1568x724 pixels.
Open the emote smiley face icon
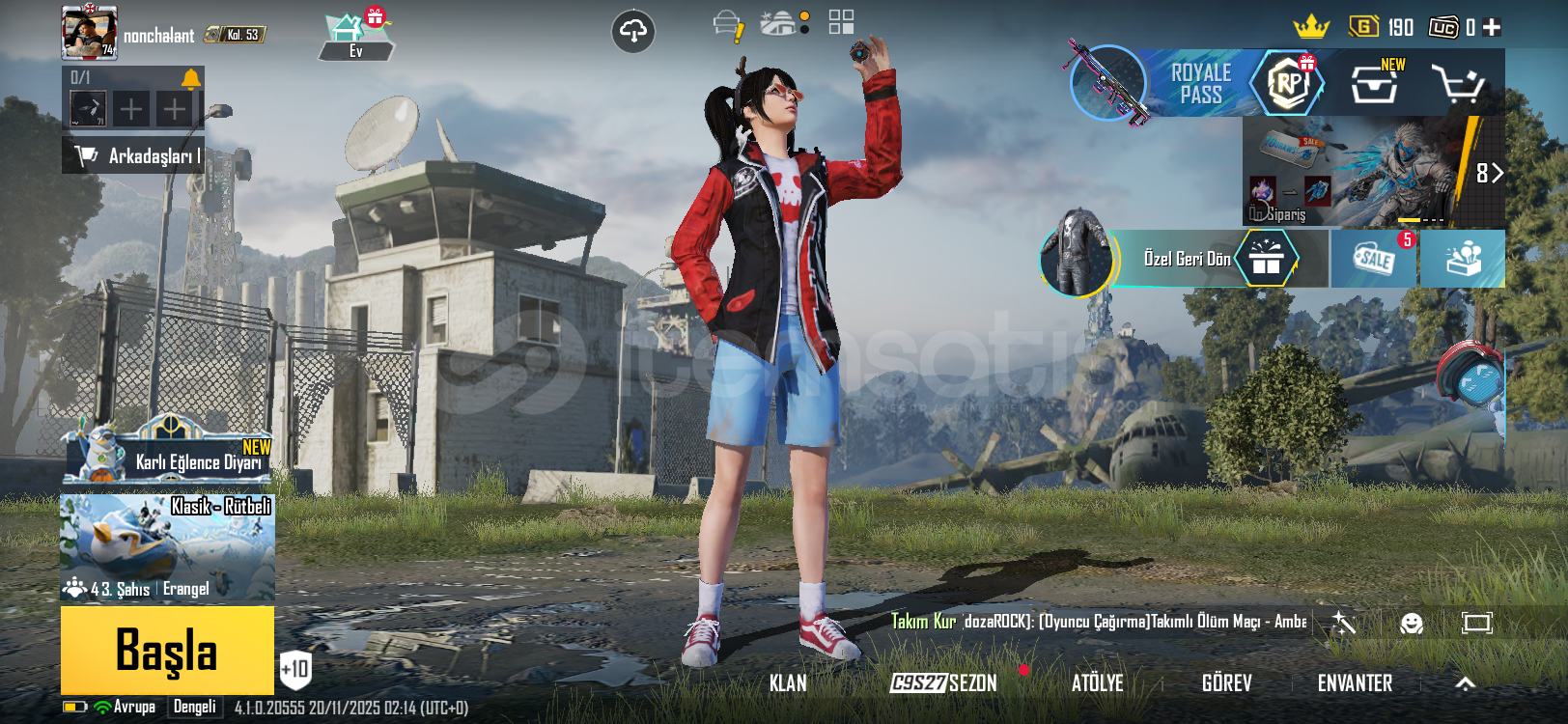[1412, 623]
